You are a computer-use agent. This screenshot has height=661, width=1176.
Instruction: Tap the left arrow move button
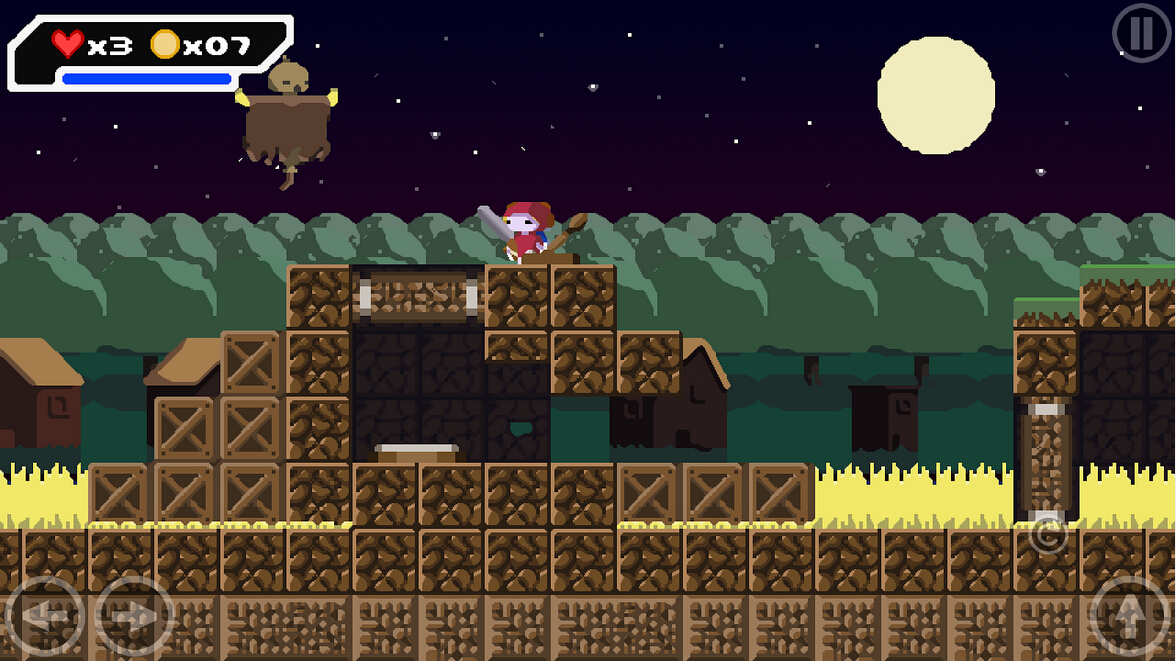pyautogui.click(x=43, y=616)
